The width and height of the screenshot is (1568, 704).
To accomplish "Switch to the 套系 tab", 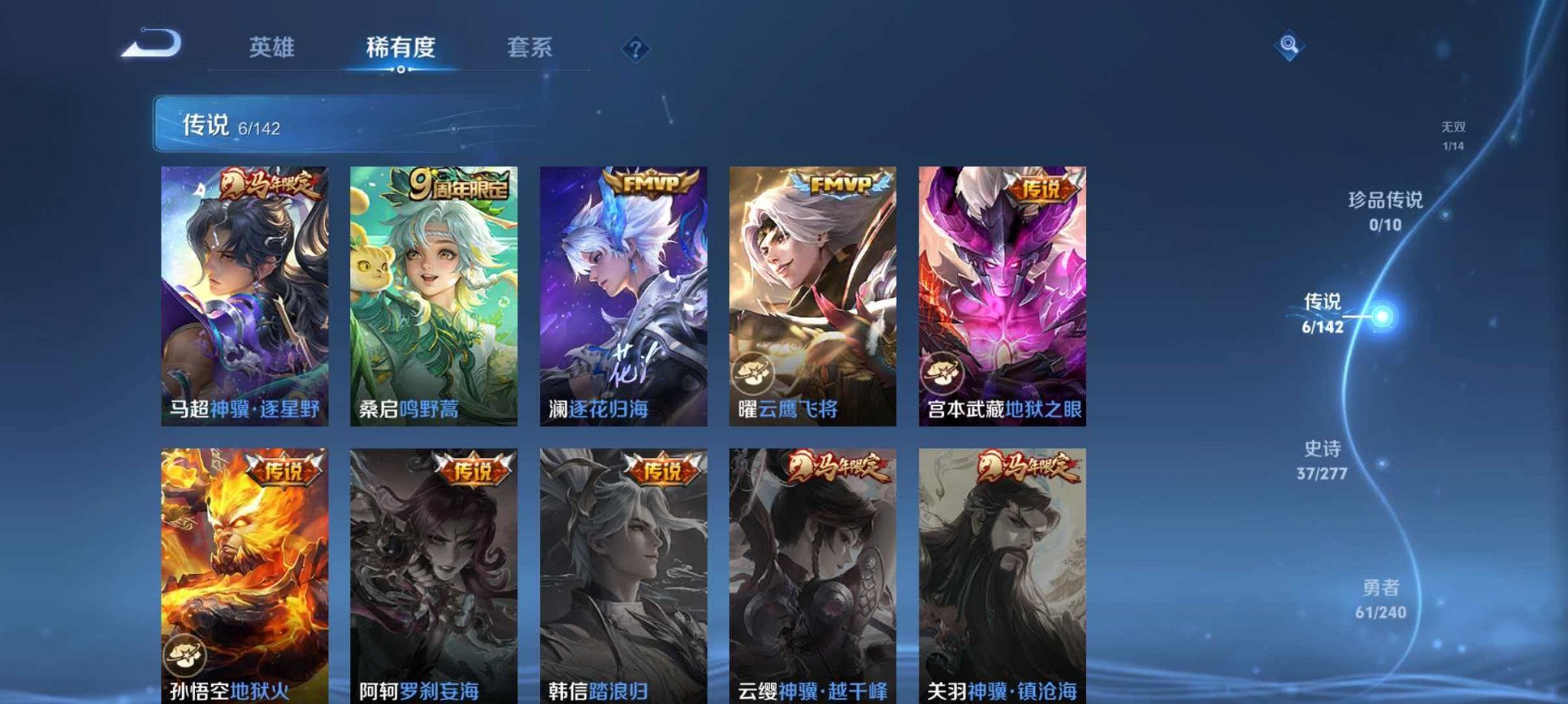I will (531, 47).
